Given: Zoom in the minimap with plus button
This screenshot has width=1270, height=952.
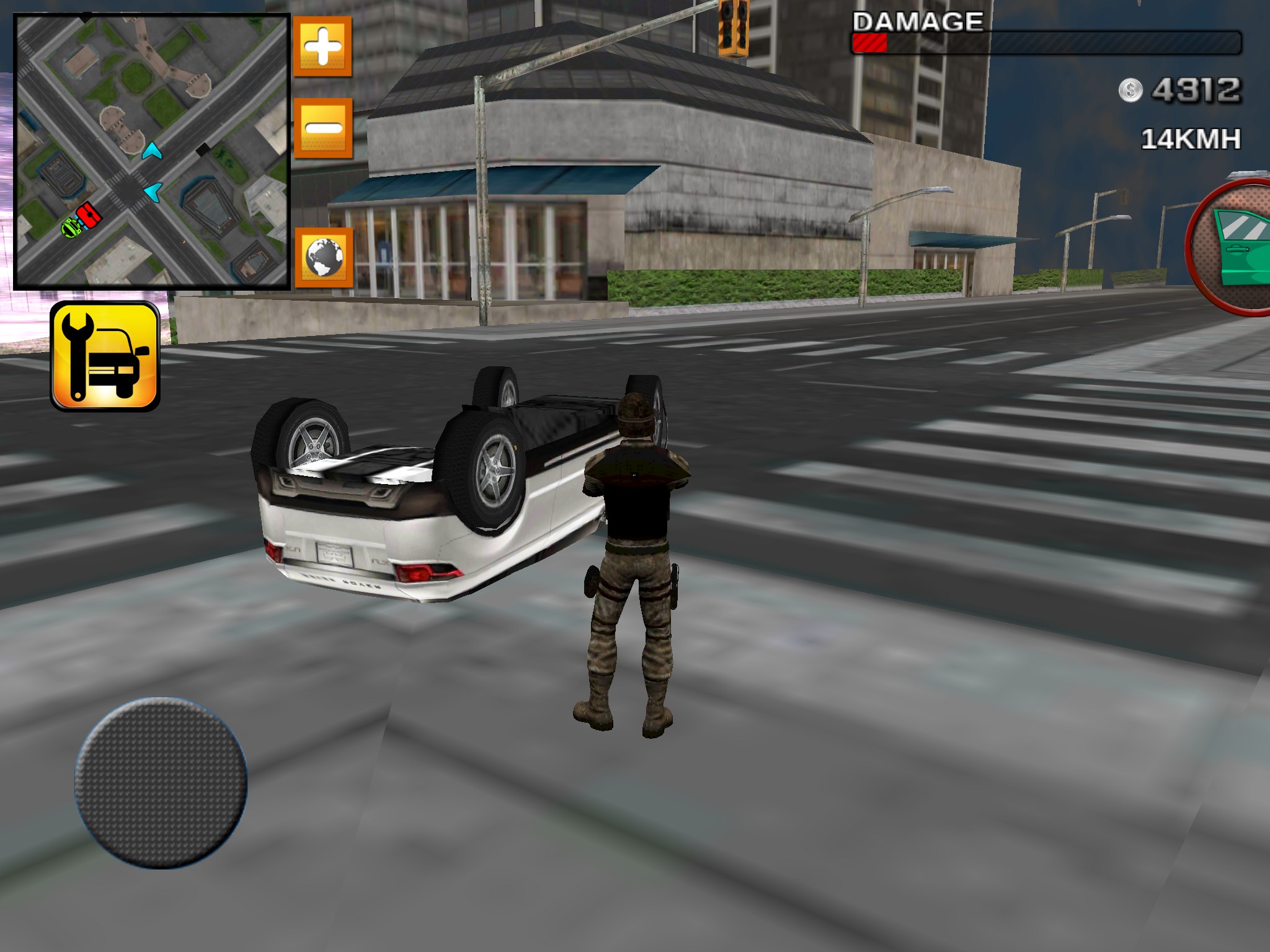Looking at the screenshot, I should point(322,46).
